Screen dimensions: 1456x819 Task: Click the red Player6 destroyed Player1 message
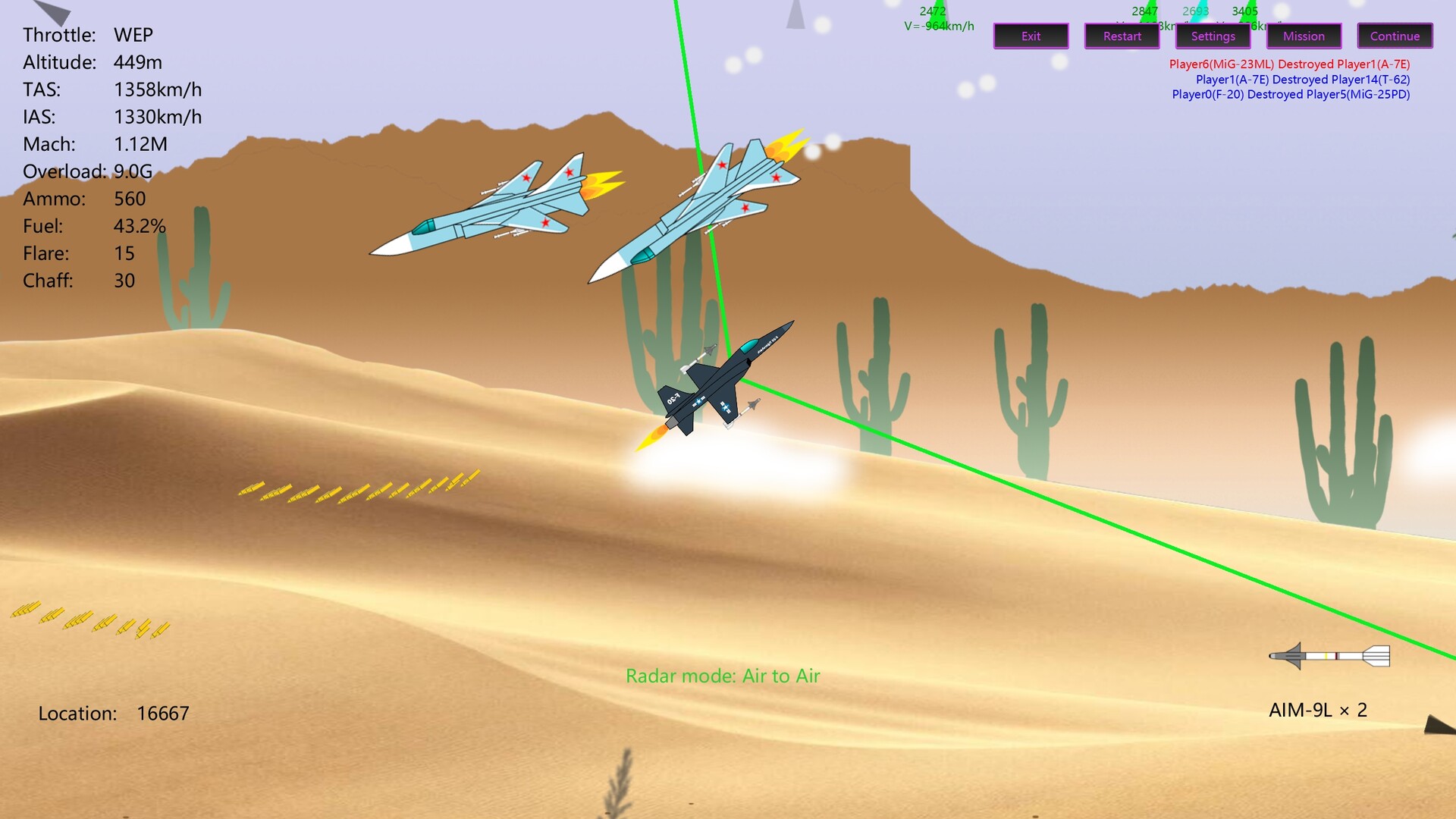[x=1291, y=63]
